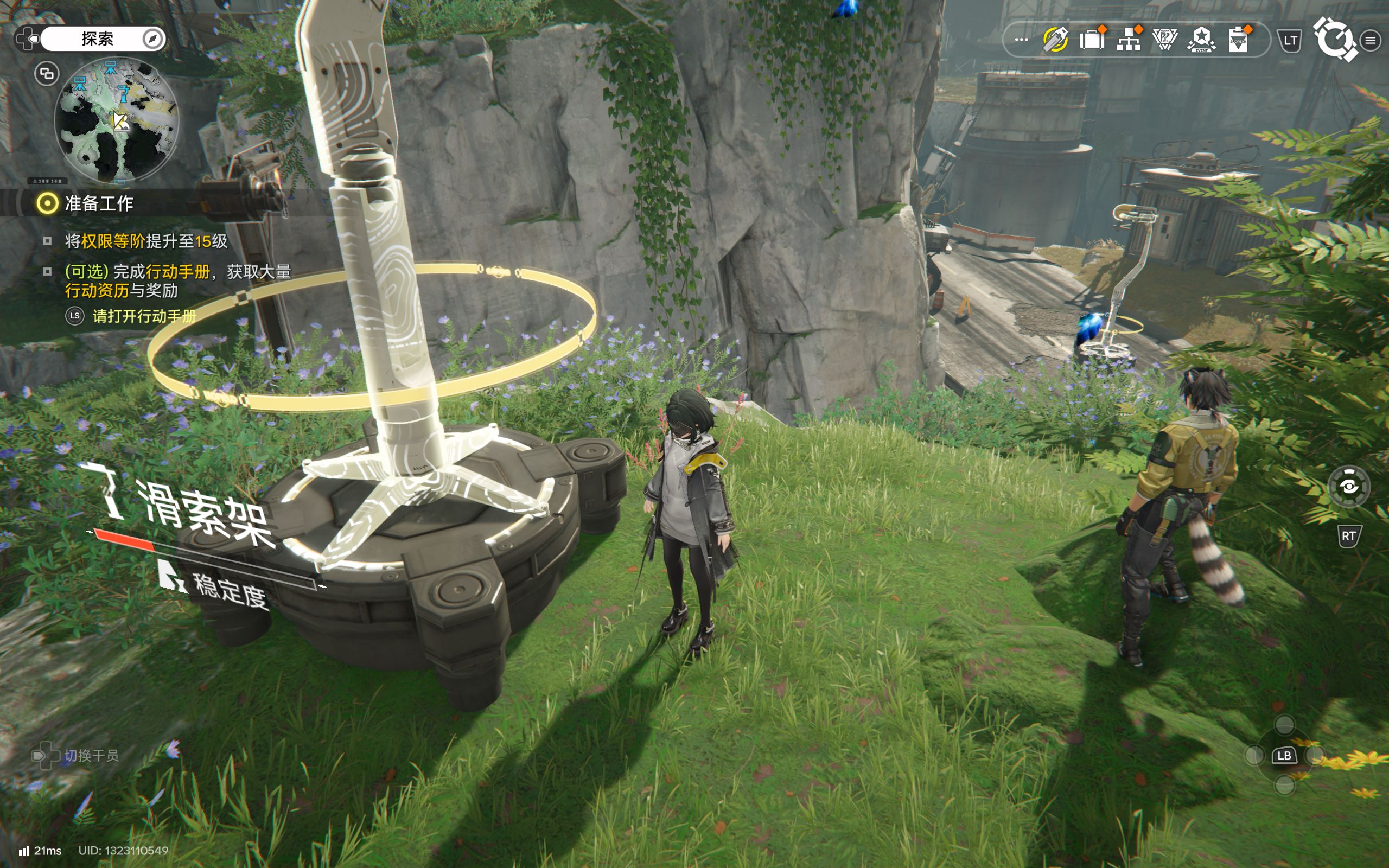Image resolution: width=1389 pixels, height=868 pixels.
Task: Click the overlapping-squares button beside the minimap
Action: [x=47, y=73]
